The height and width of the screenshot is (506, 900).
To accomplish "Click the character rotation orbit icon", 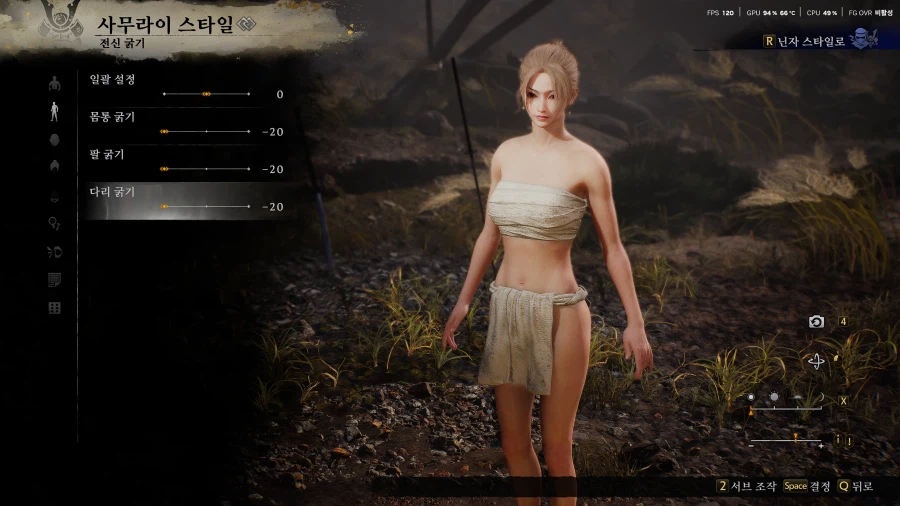I will coord(817,361).
